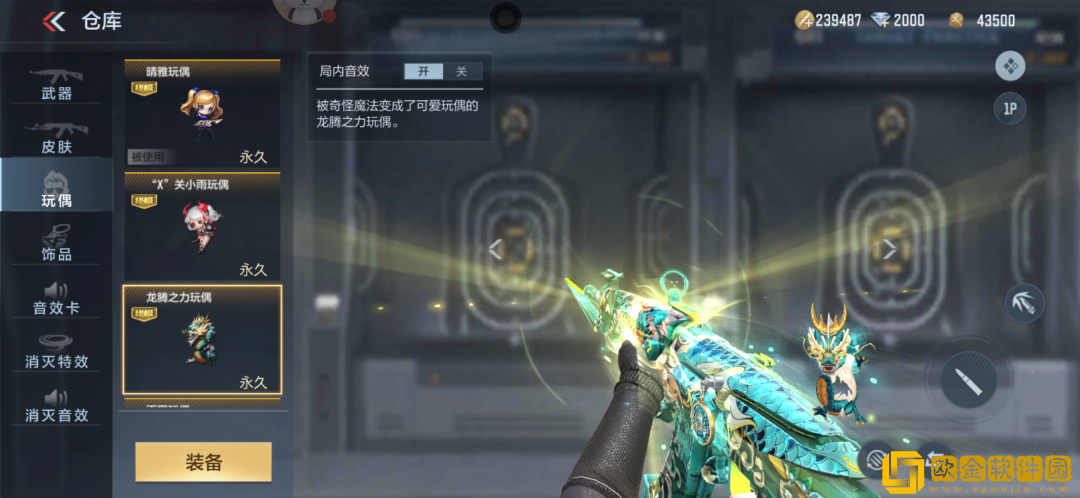The width and height of the screenshot is (1080, 498).
Task: Switch to 消灭特效 category
Action: [56, 350]
